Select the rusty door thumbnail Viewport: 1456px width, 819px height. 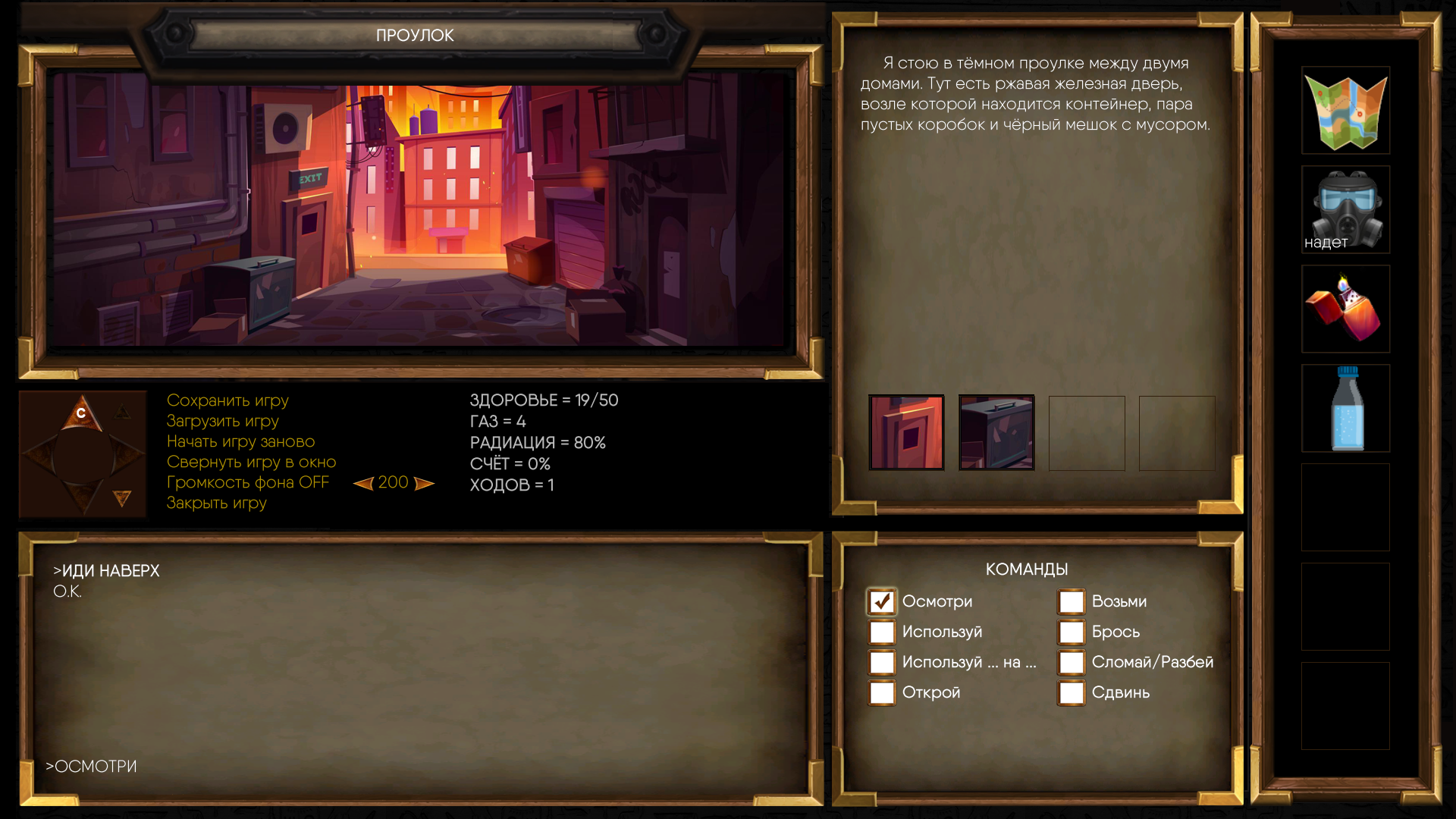coord(906,432)
